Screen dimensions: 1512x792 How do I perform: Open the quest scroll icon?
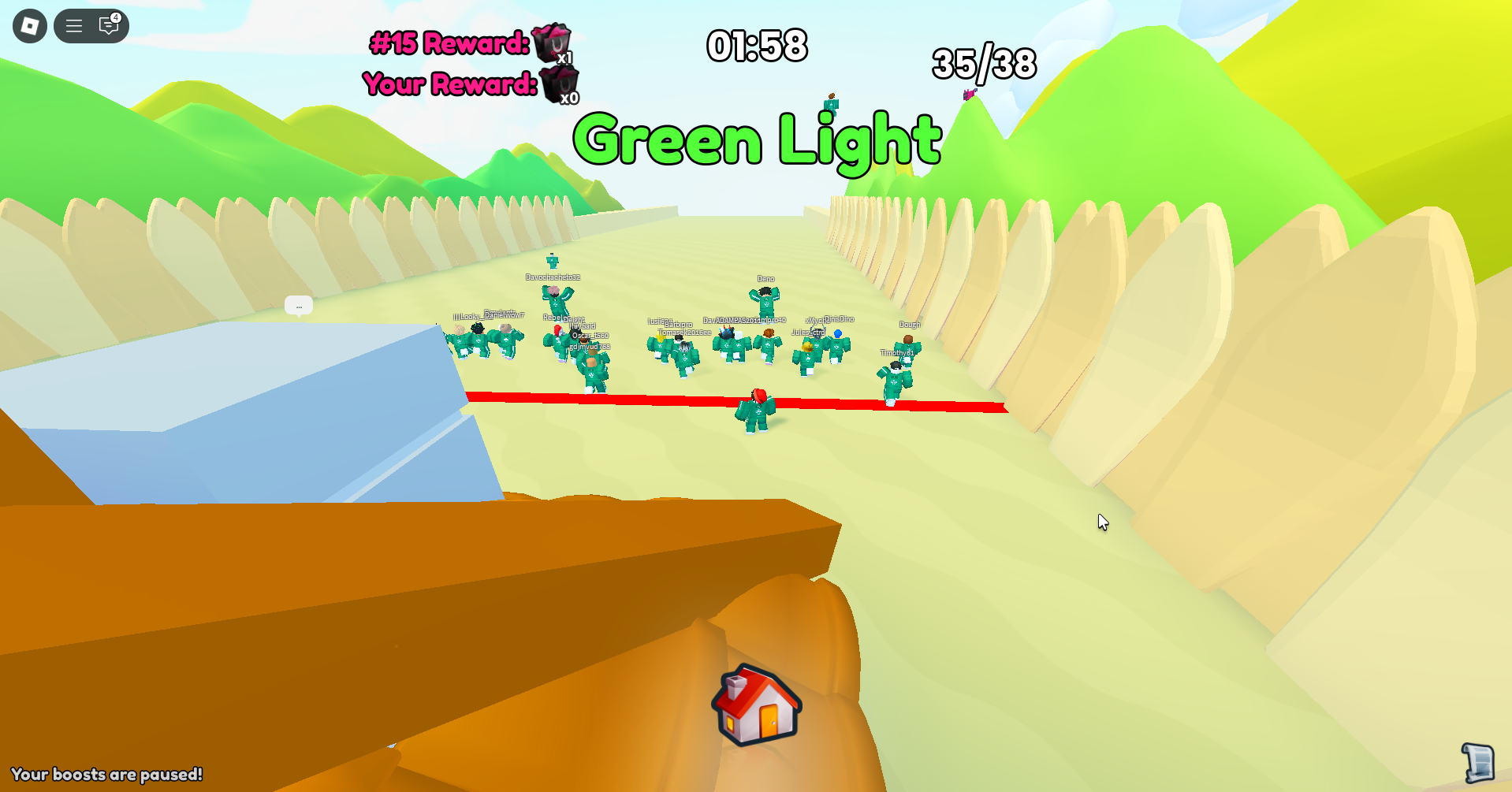(1480, 762)
